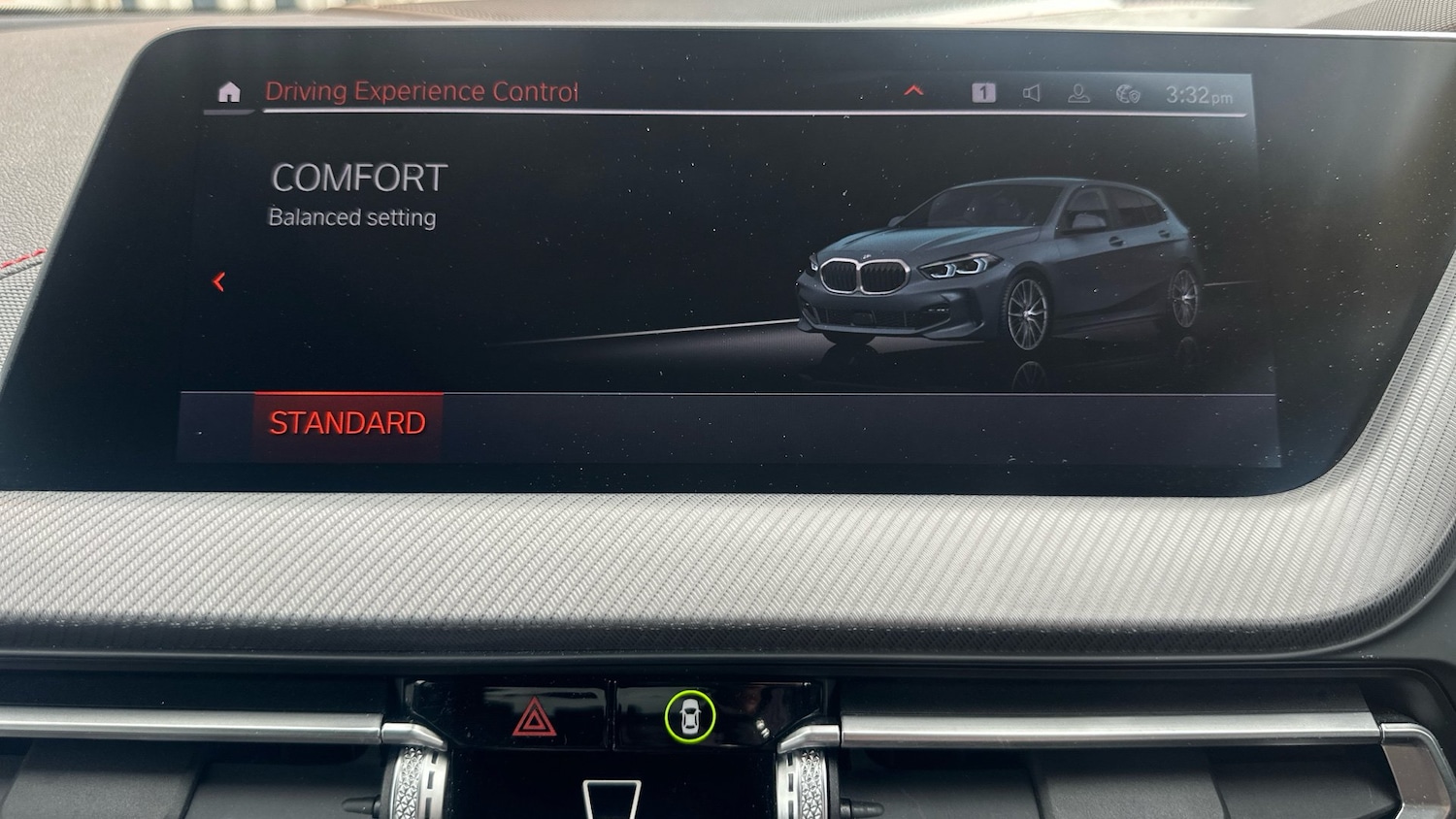The width and height of the screenshot is (1456, 819).
Task: Open the driver profile icon
Action: pos(1077,93)
